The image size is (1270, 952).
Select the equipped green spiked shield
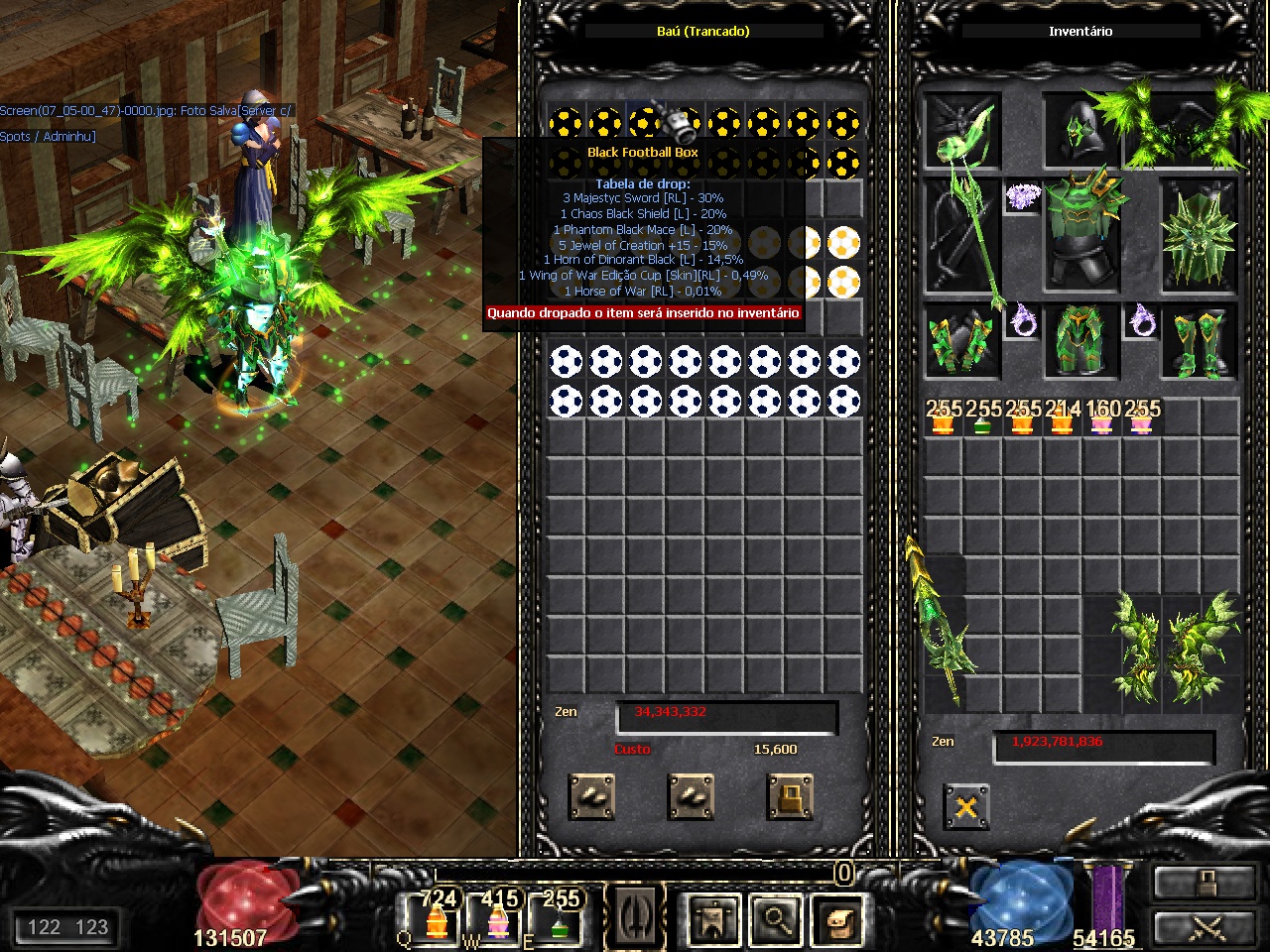click(1200, 236)
